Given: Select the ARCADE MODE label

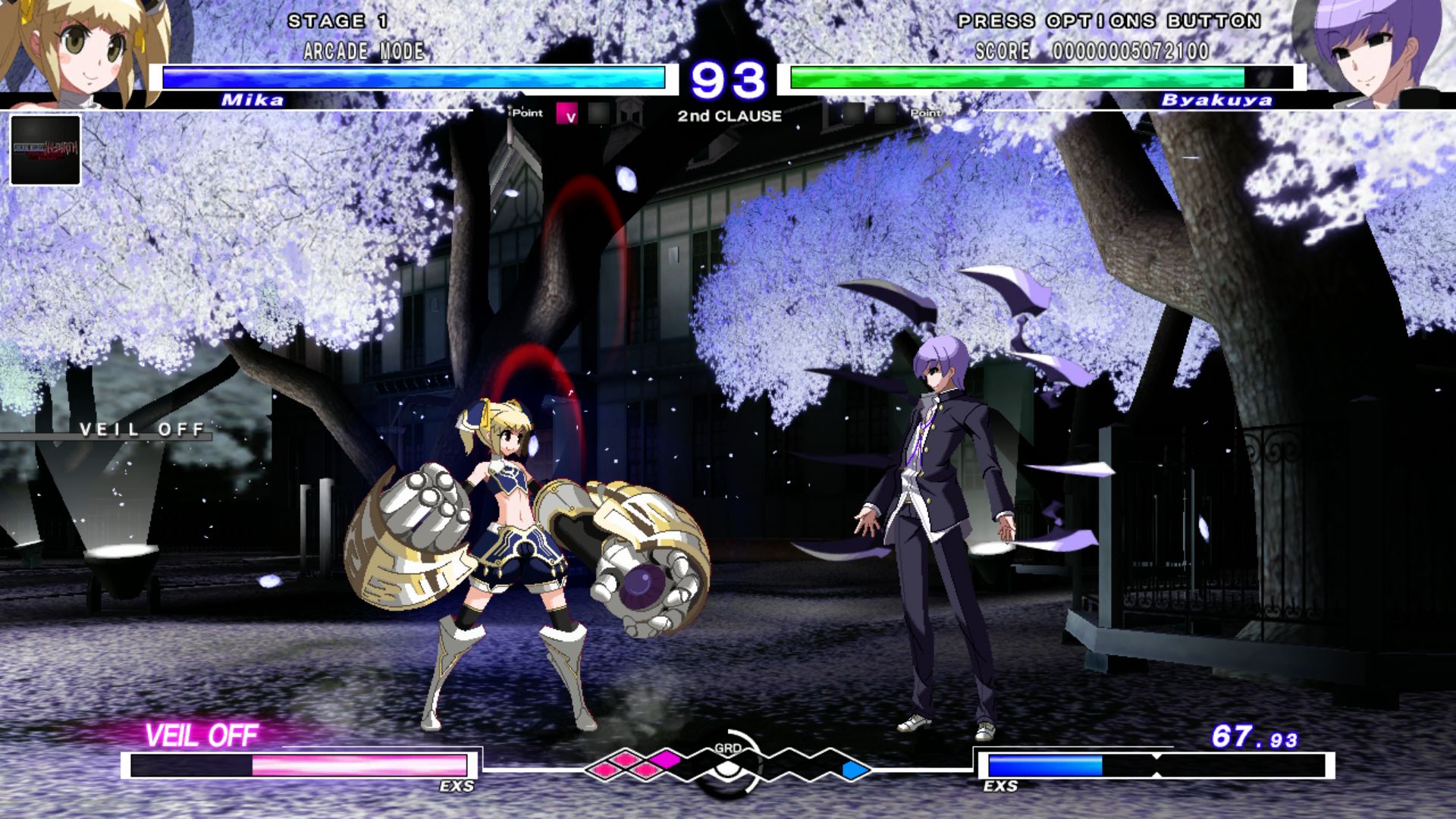Looking at the screenshot, I should pyautogui.click(x=364, y=52).
